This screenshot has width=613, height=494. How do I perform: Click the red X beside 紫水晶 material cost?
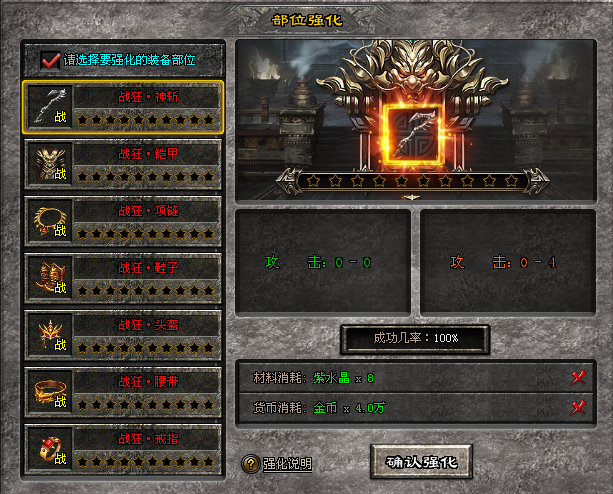pos(577,378)
